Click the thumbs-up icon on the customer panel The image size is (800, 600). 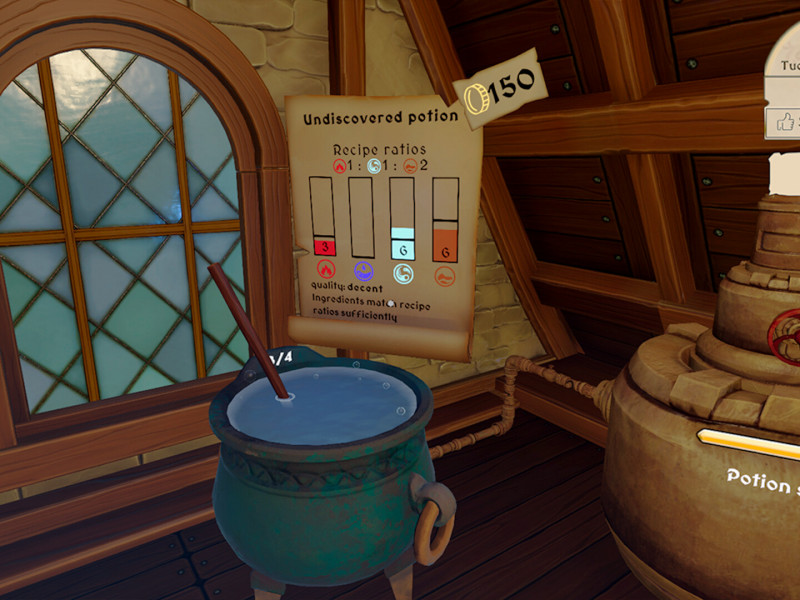784,124
